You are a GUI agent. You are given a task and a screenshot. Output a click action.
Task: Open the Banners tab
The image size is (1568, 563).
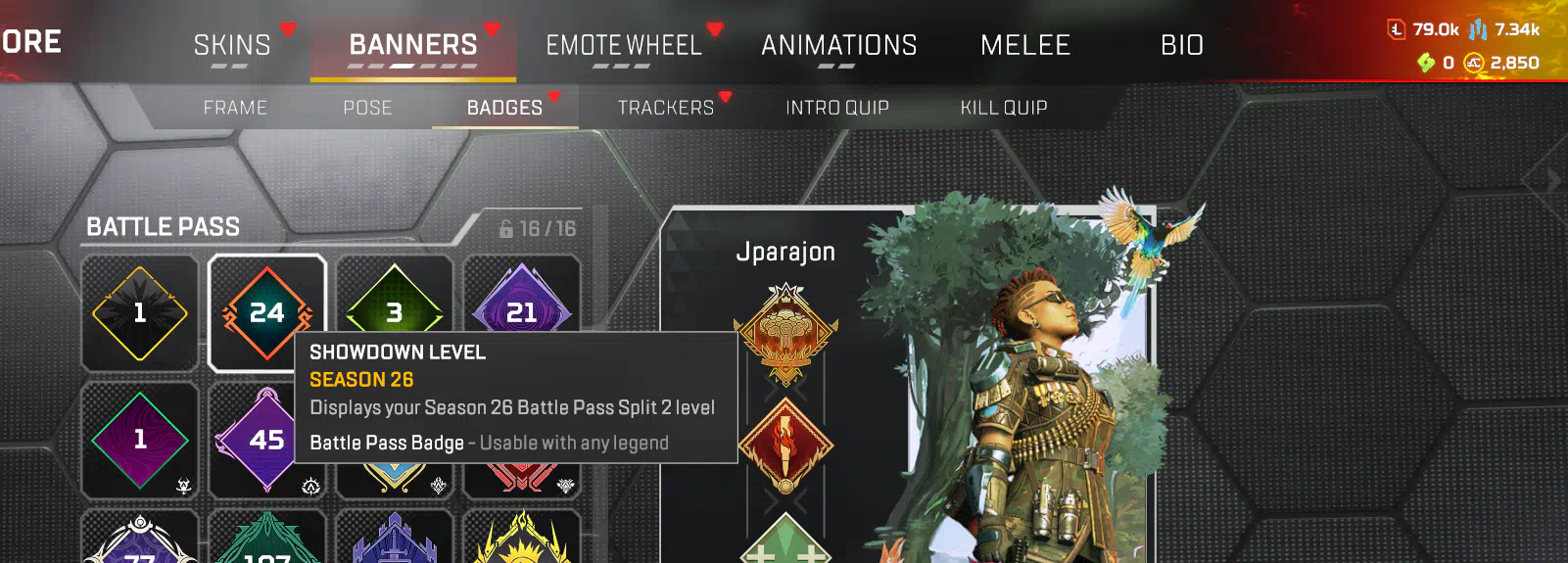pyautogui.click(x=413, y=45)
